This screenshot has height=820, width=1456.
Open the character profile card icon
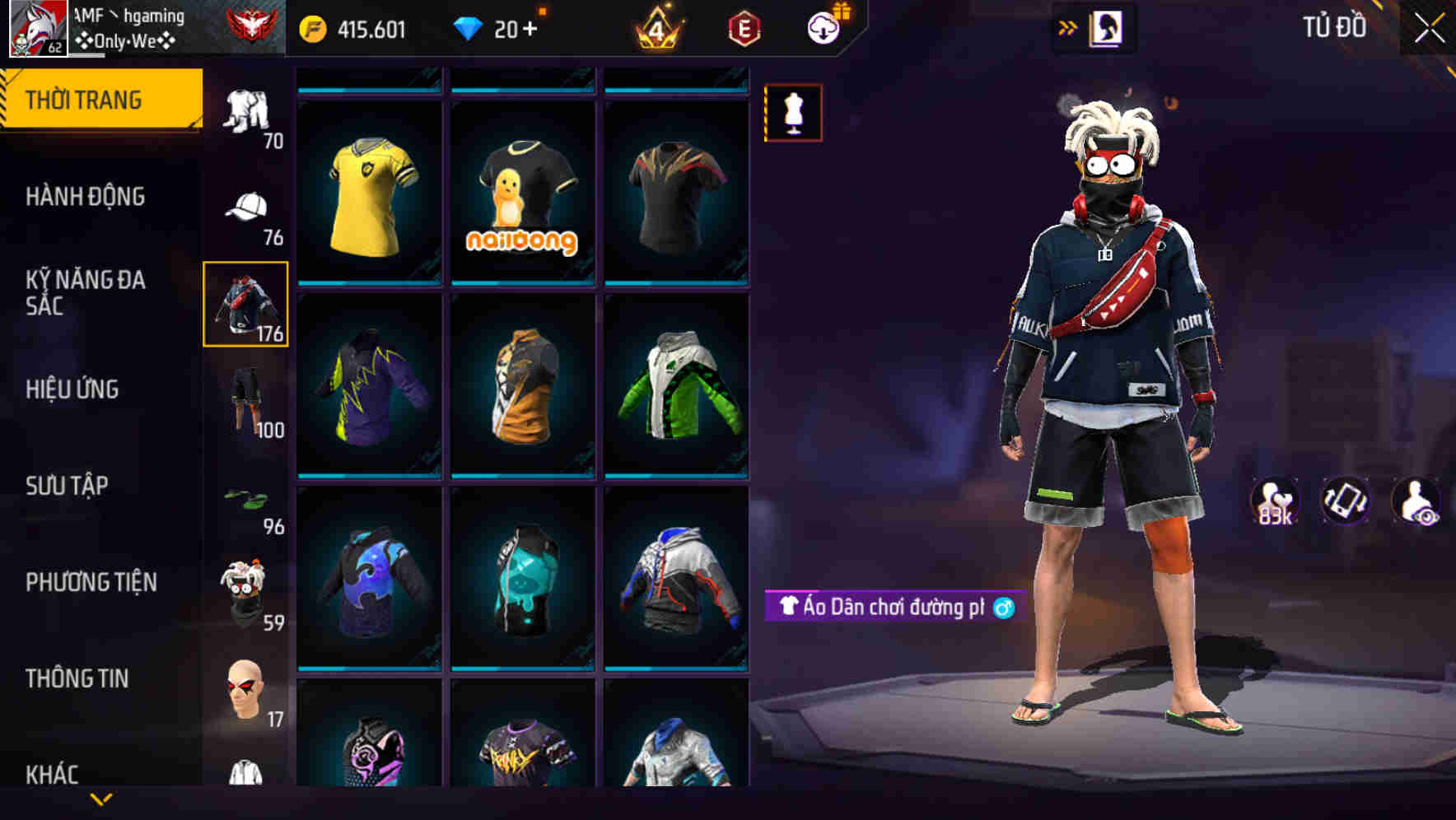point(1107,27)
